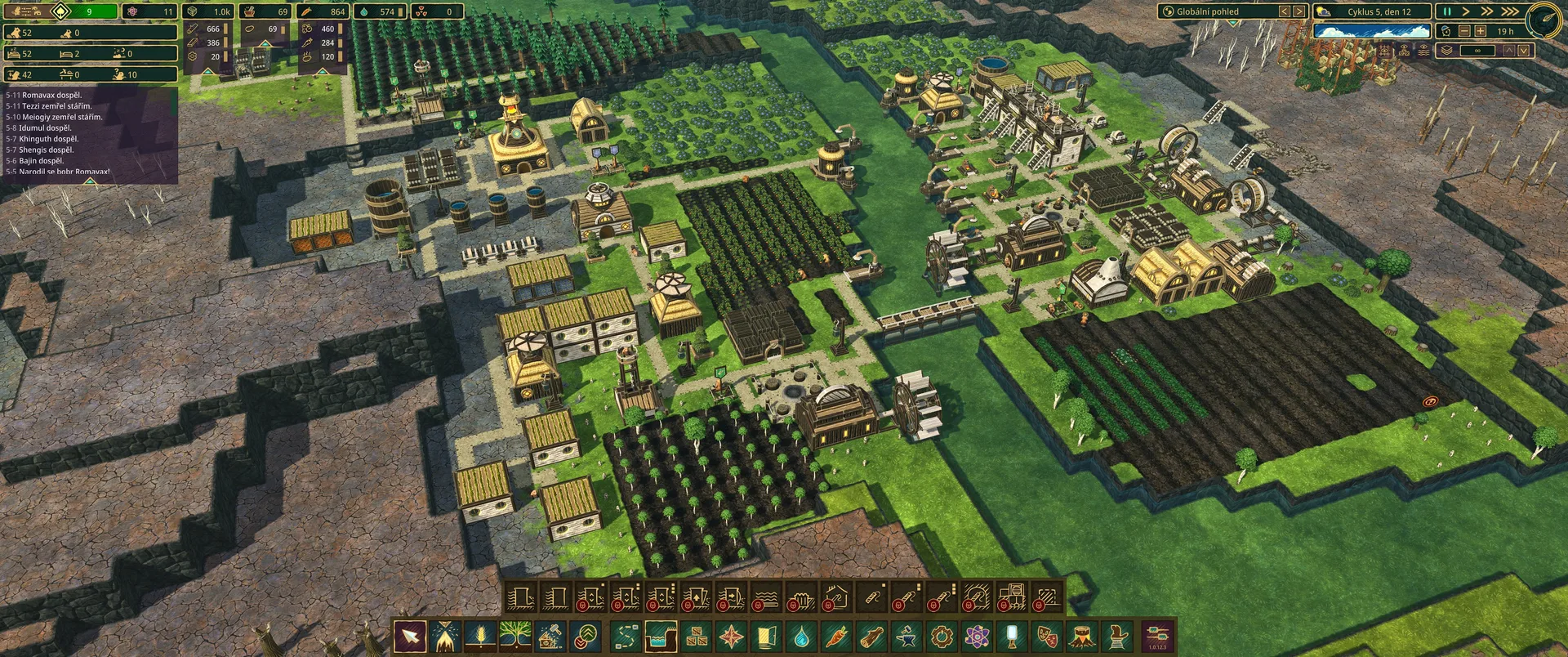The height and width of the screenshot is (657, 1568).
Task: Open the water drop building category
Action: click(801, 637)
